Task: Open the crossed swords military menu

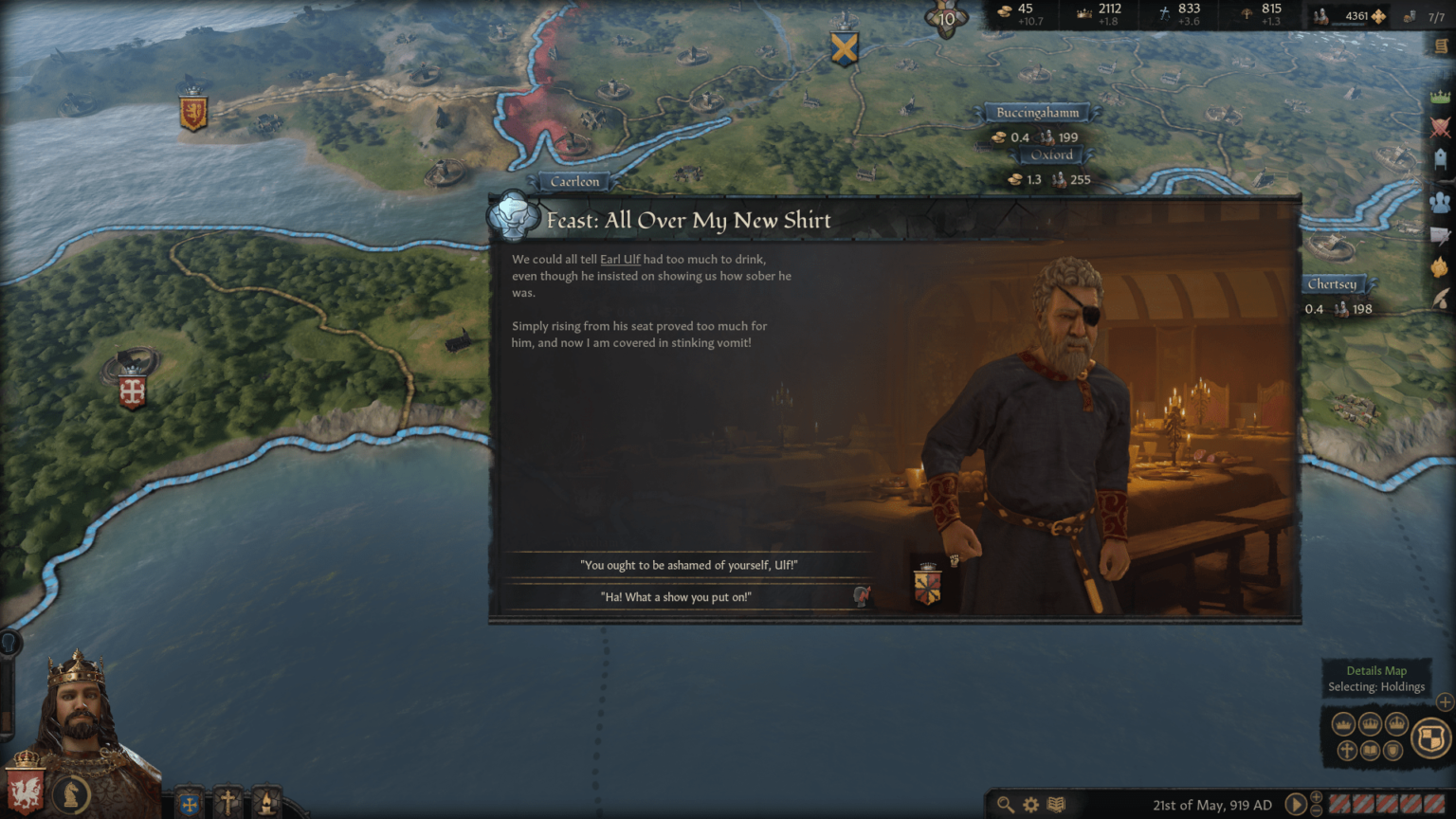Action: (1440, 127)
